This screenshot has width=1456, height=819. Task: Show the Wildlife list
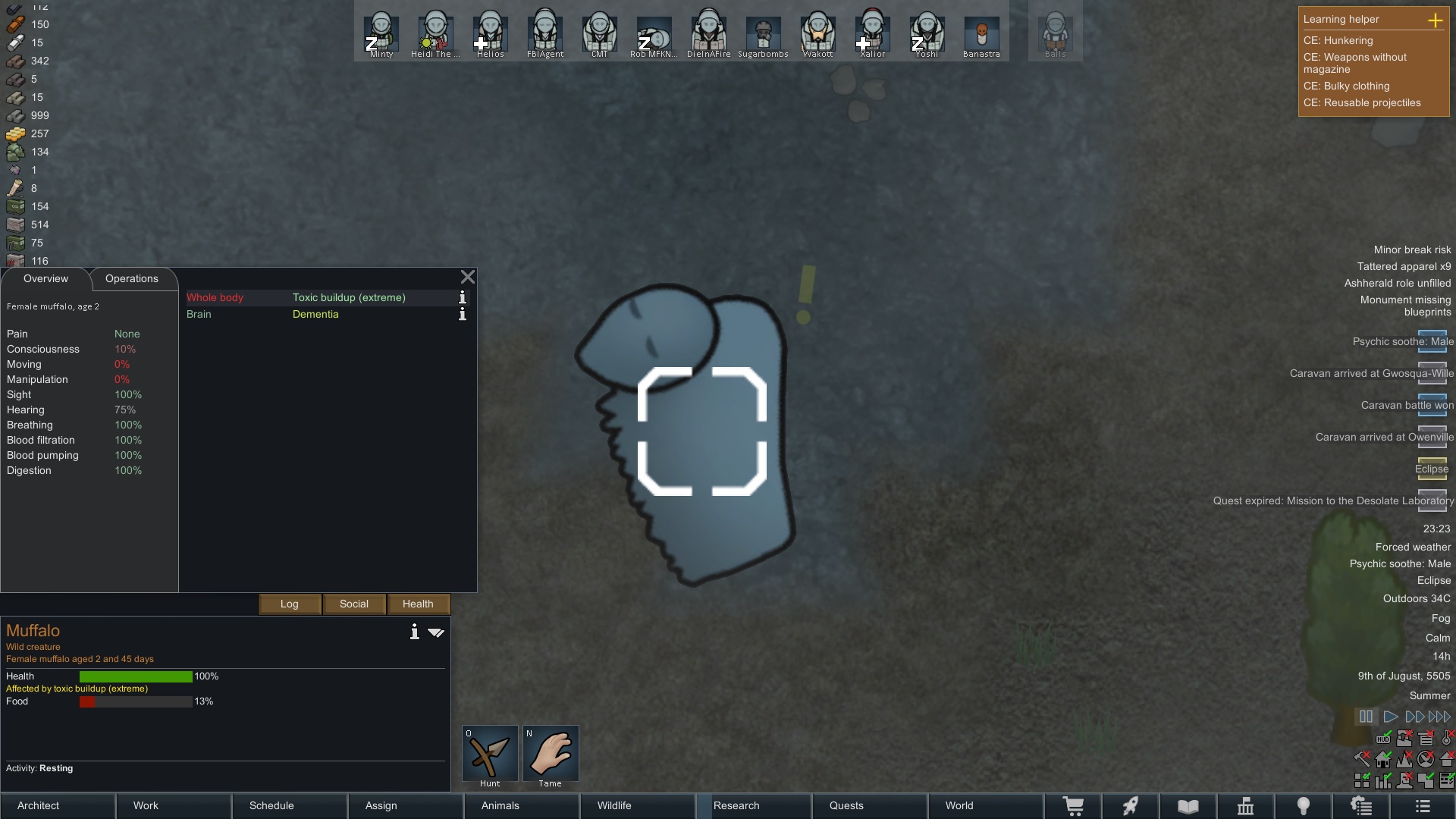point(638,805)
